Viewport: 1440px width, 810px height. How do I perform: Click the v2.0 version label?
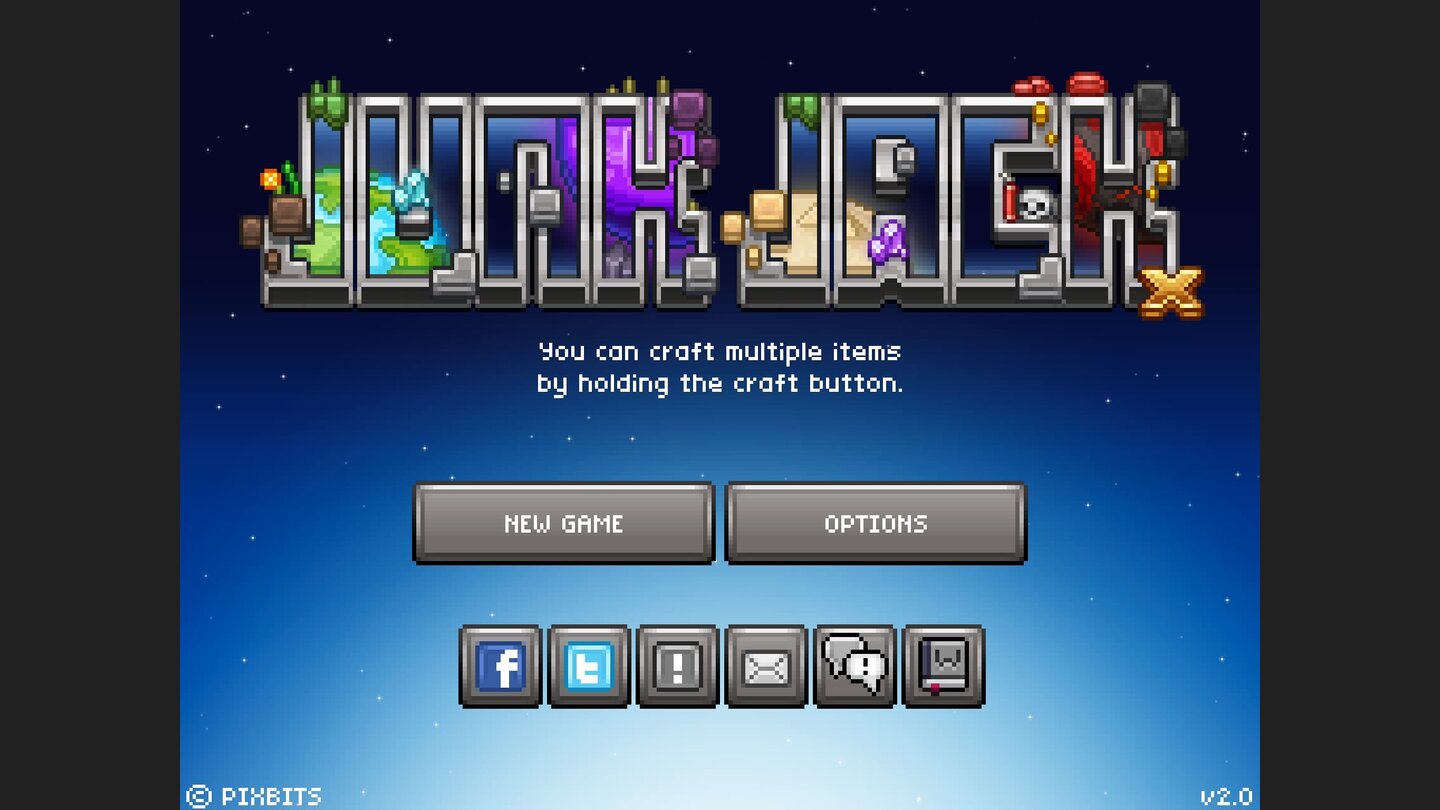point(1227,795)
